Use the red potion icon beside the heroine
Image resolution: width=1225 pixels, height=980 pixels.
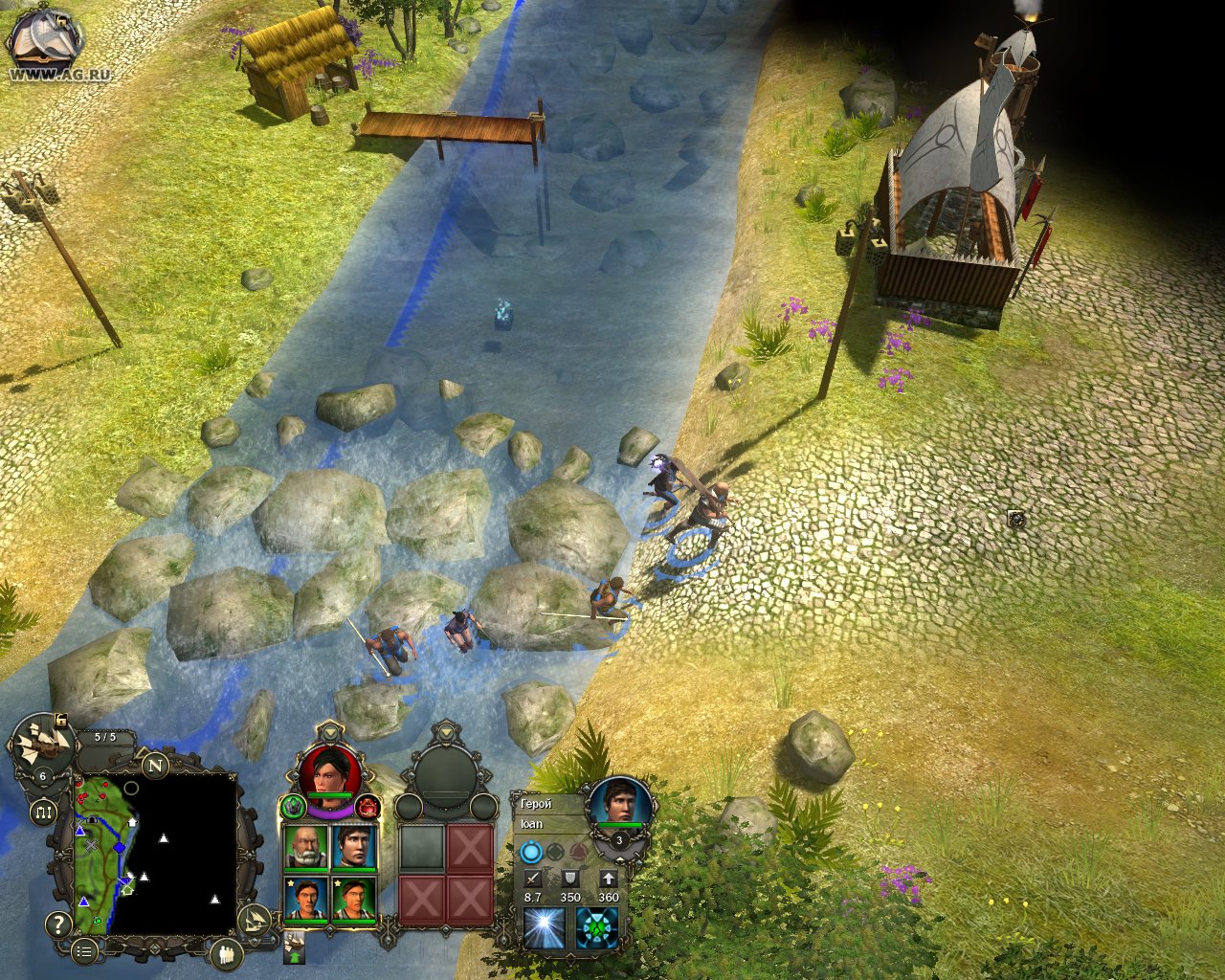(x=368, y=809)
